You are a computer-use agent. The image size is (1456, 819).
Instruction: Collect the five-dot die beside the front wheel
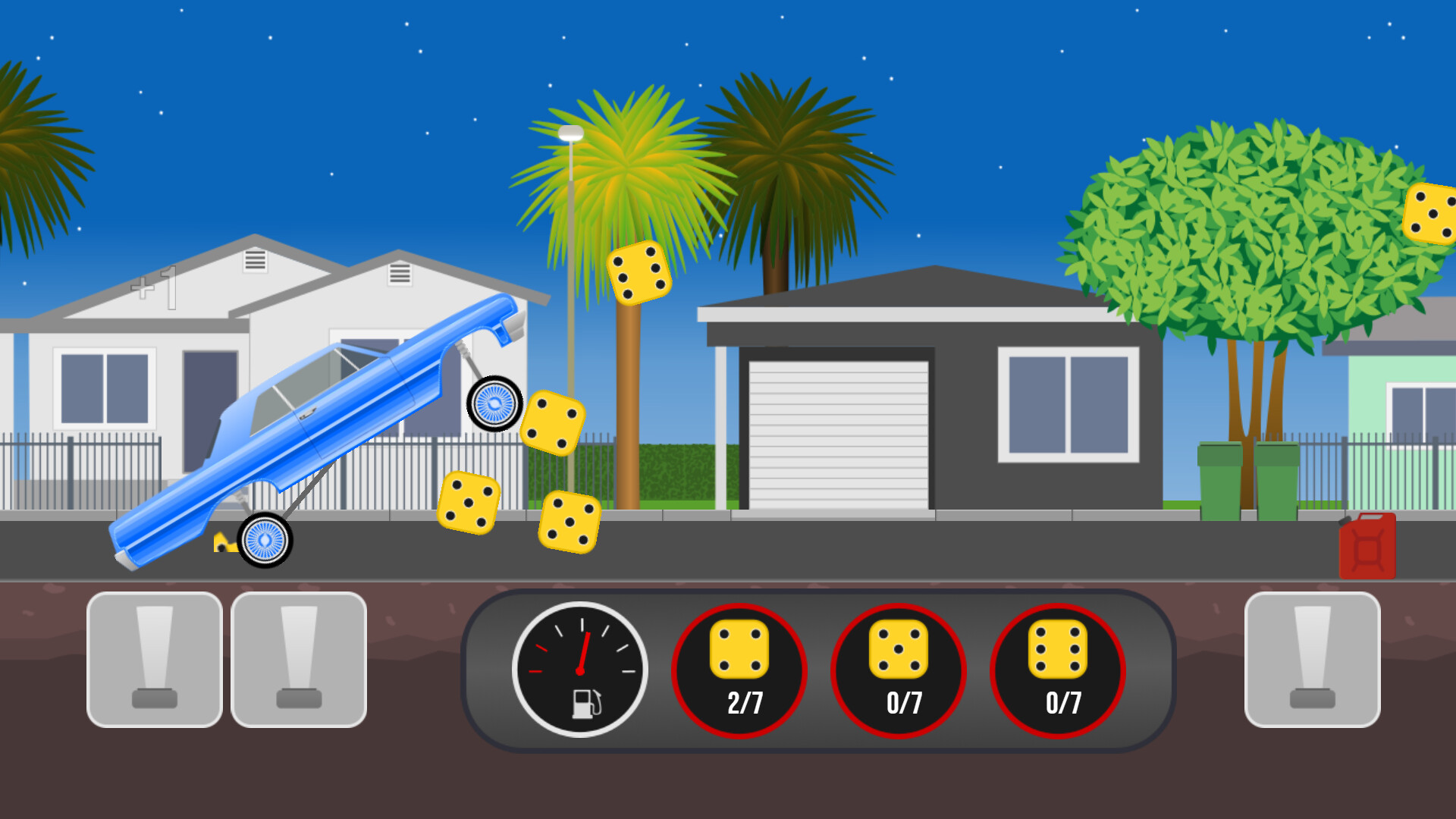pyautogui.click(x=556, y=425)
